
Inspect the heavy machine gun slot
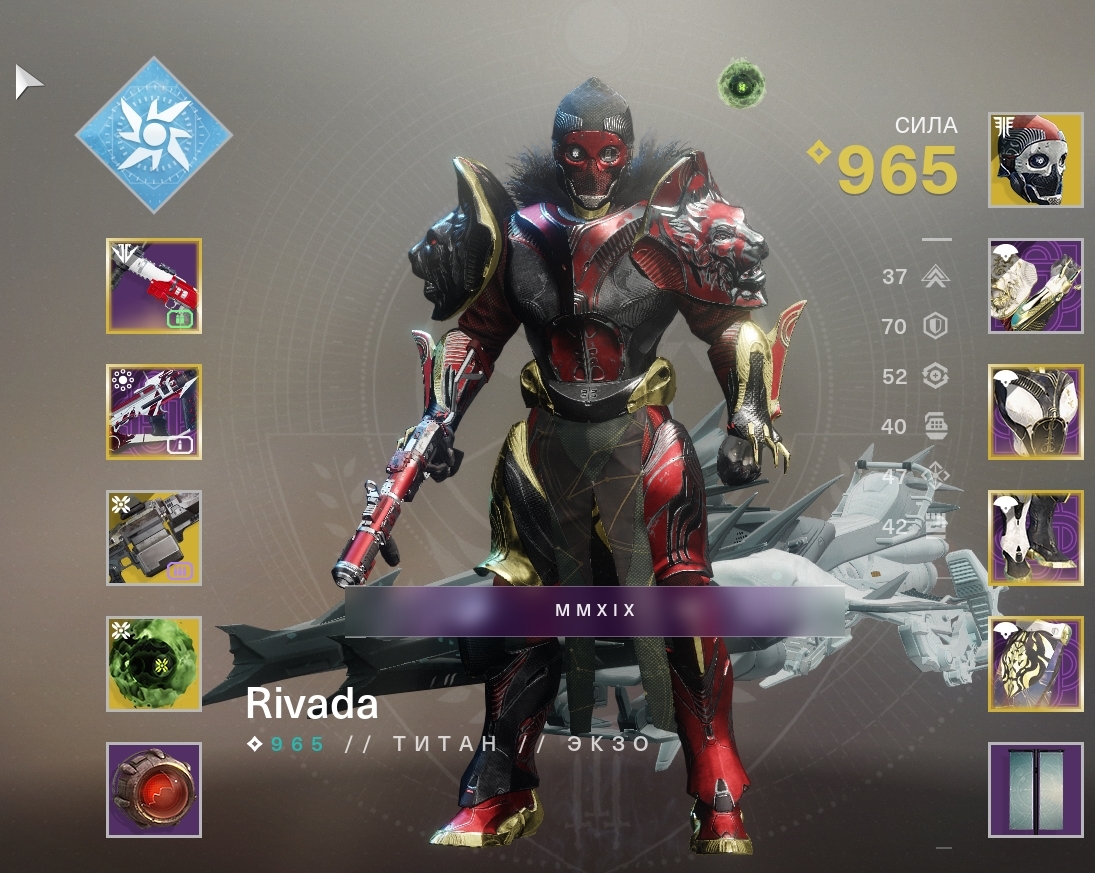point(154,538)
